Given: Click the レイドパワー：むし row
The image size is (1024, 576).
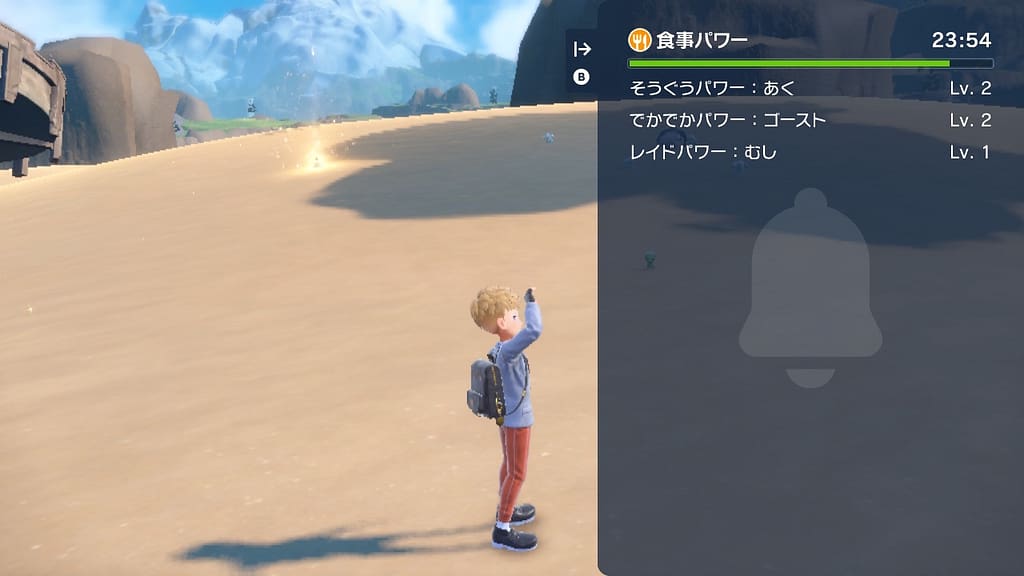Looking at the screenshot, I should click(x=810, y=153).
